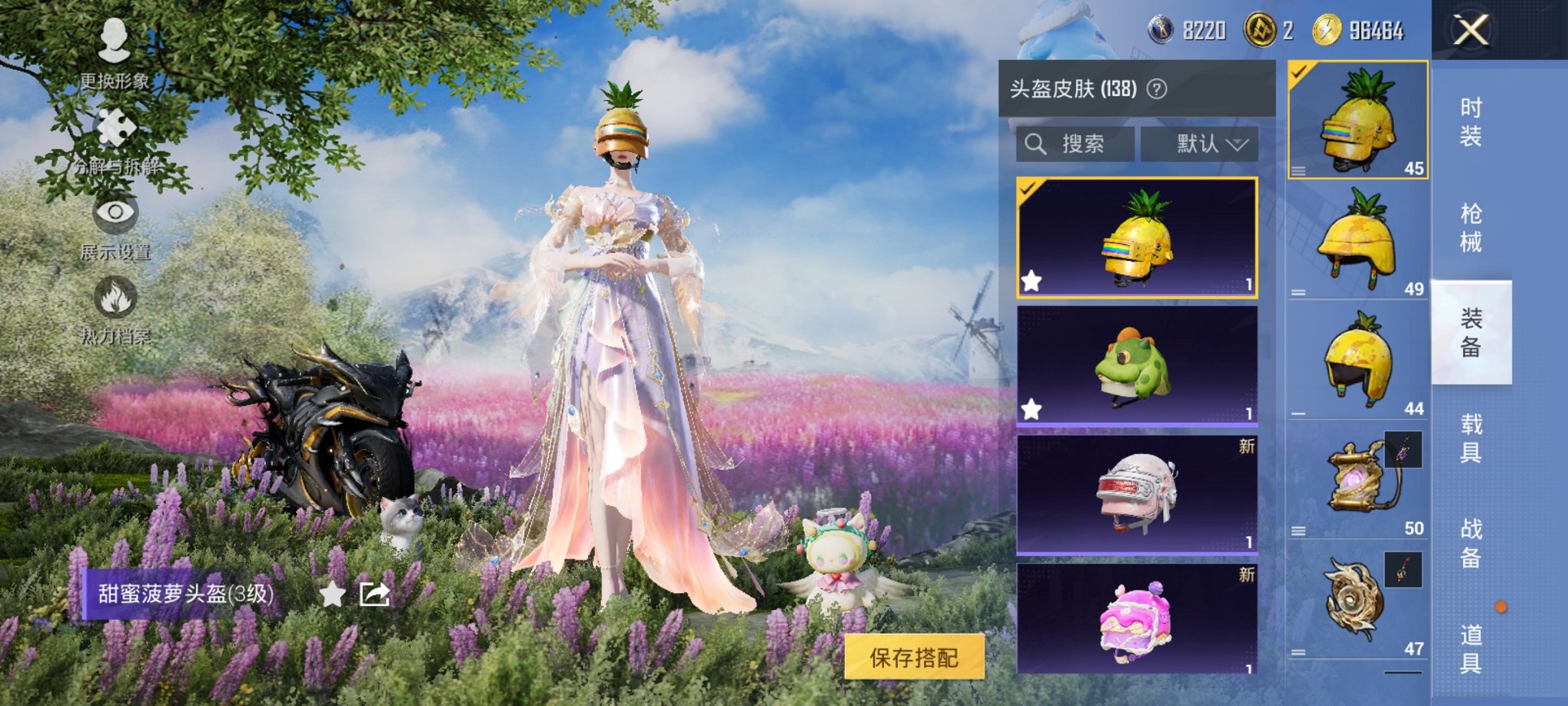
Task: Select the 分解与拆解 dismantle tool
Action: pos(114,131)
